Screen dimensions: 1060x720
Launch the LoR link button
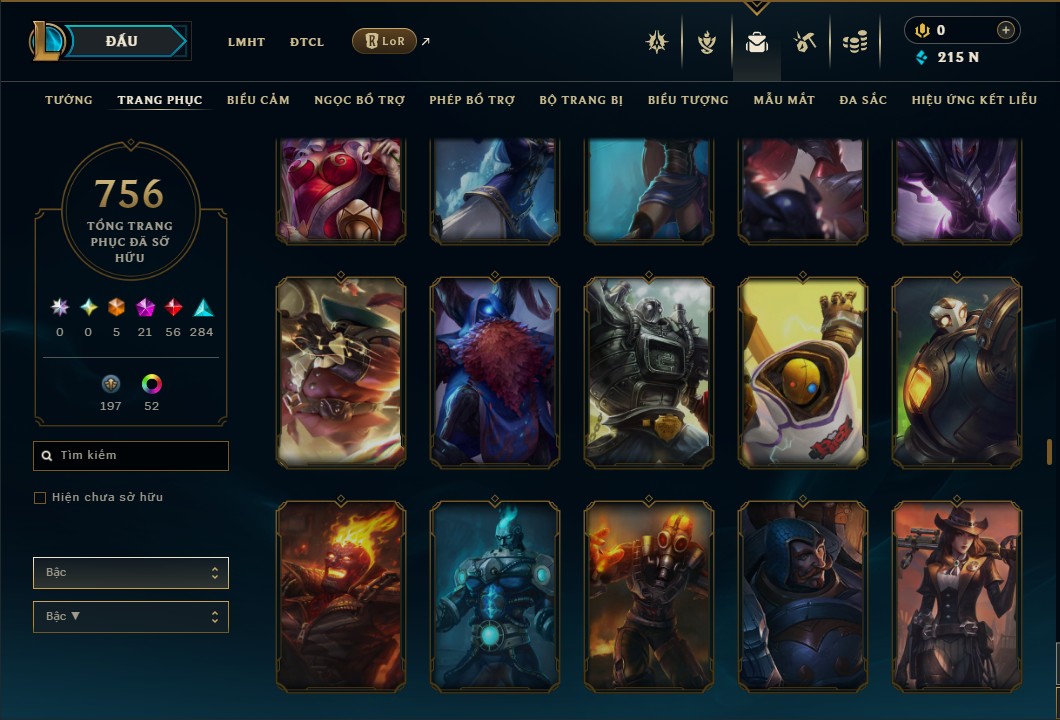(384, 41)
